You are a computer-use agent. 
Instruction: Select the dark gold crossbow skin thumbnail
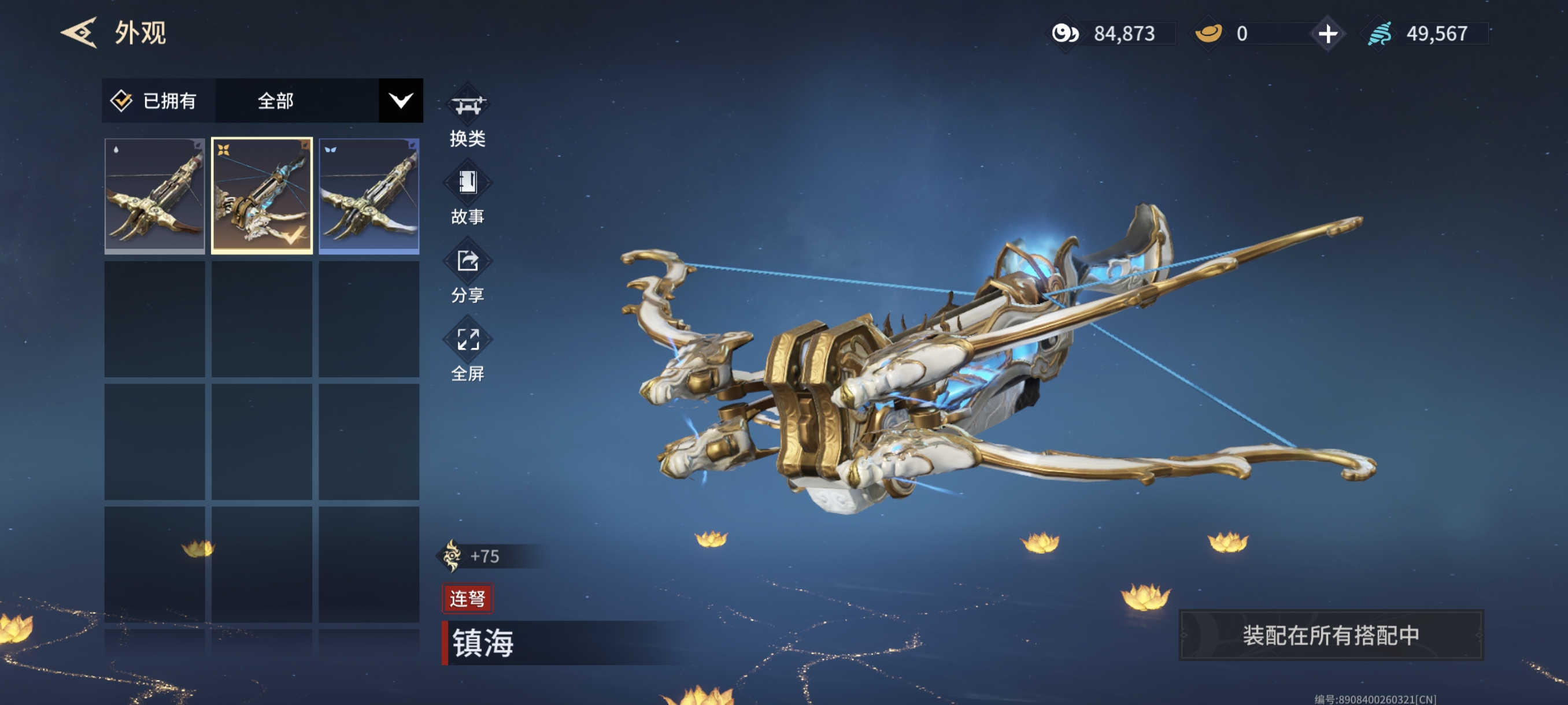point(154,195)
